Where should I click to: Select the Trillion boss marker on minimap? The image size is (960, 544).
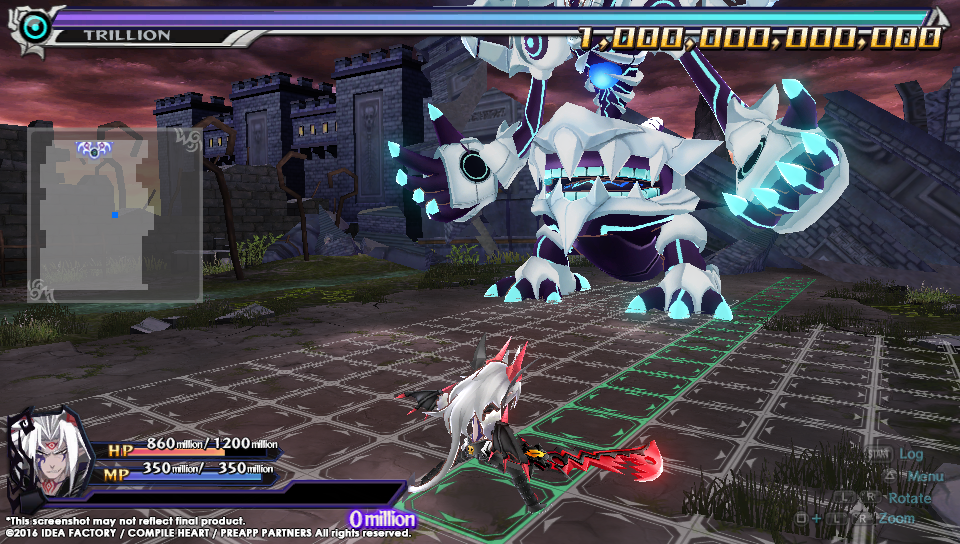point(92,150)
